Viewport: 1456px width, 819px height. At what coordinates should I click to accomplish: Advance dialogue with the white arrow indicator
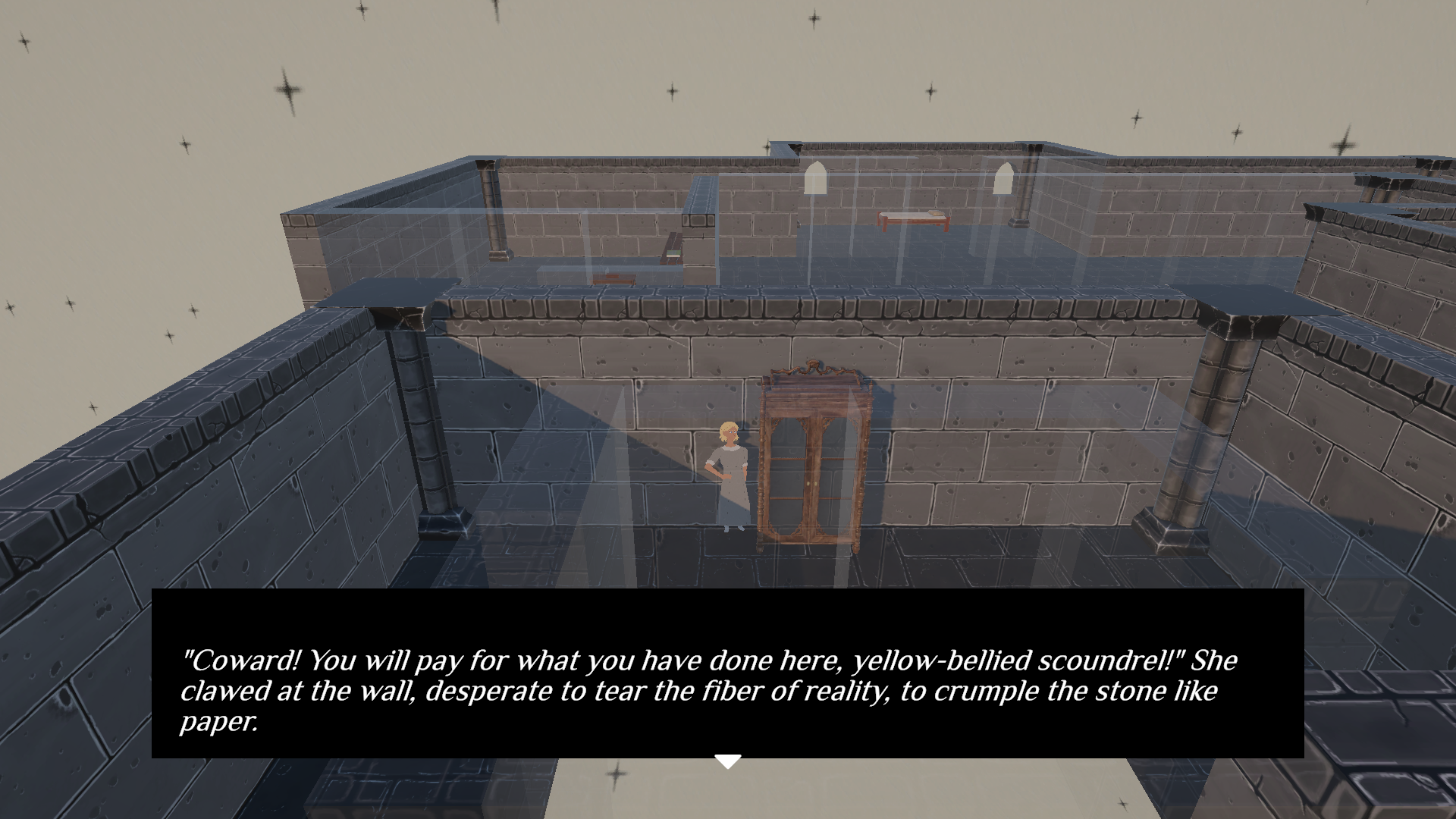[x=728, y=761]
